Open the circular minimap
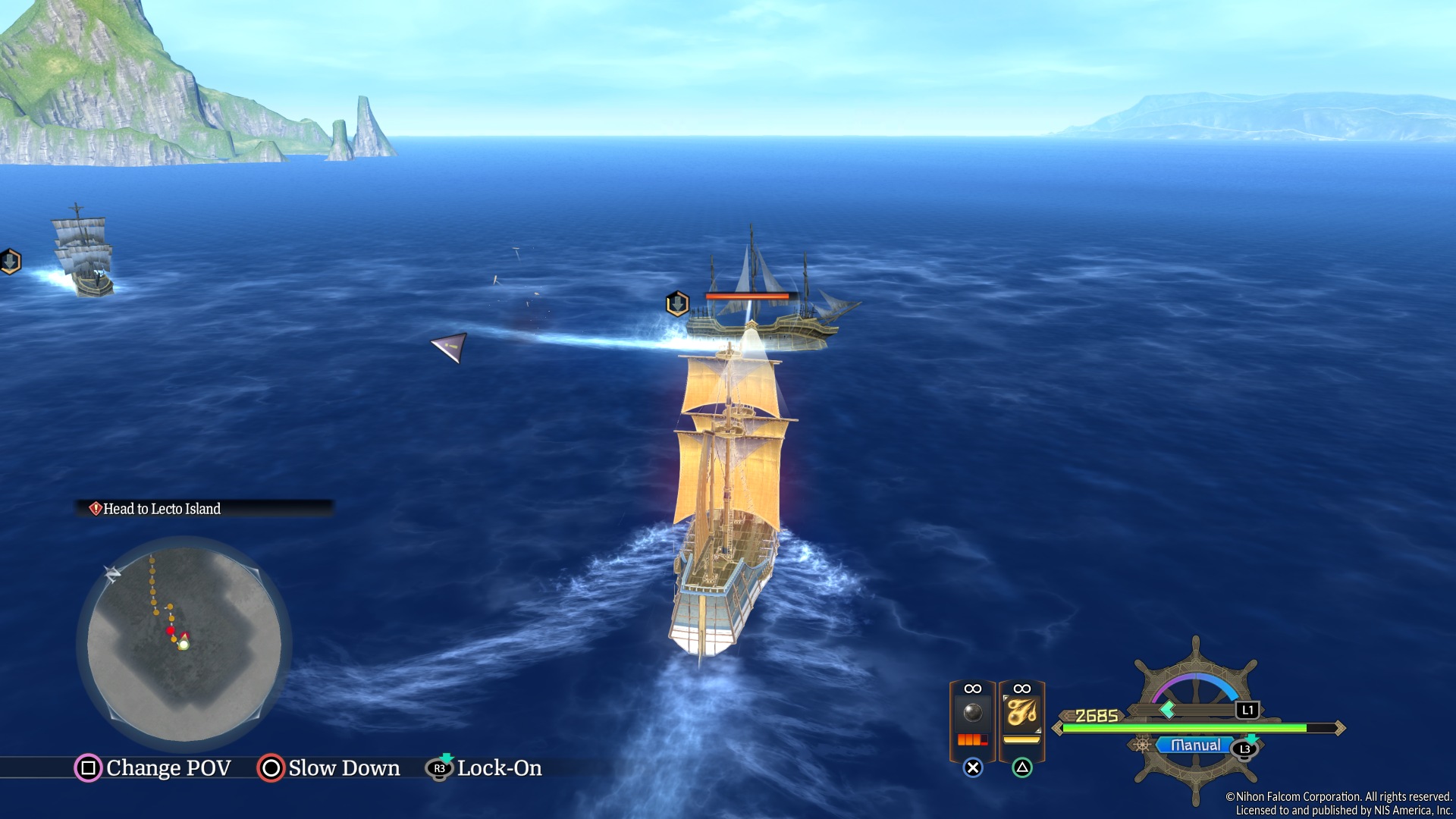The height and width of the screenshot is (819, 1456). pyautogui.click(x=184, y=644)
